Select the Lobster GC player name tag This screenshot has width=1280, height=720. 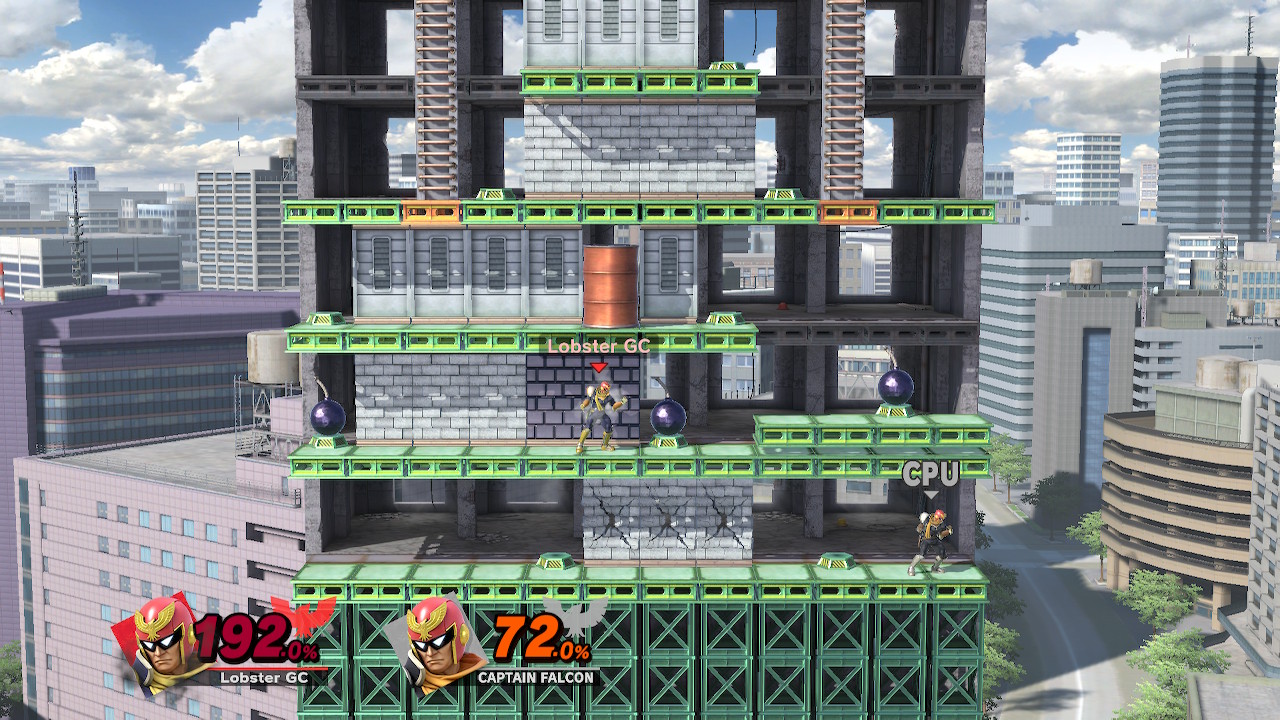(598, 347)
